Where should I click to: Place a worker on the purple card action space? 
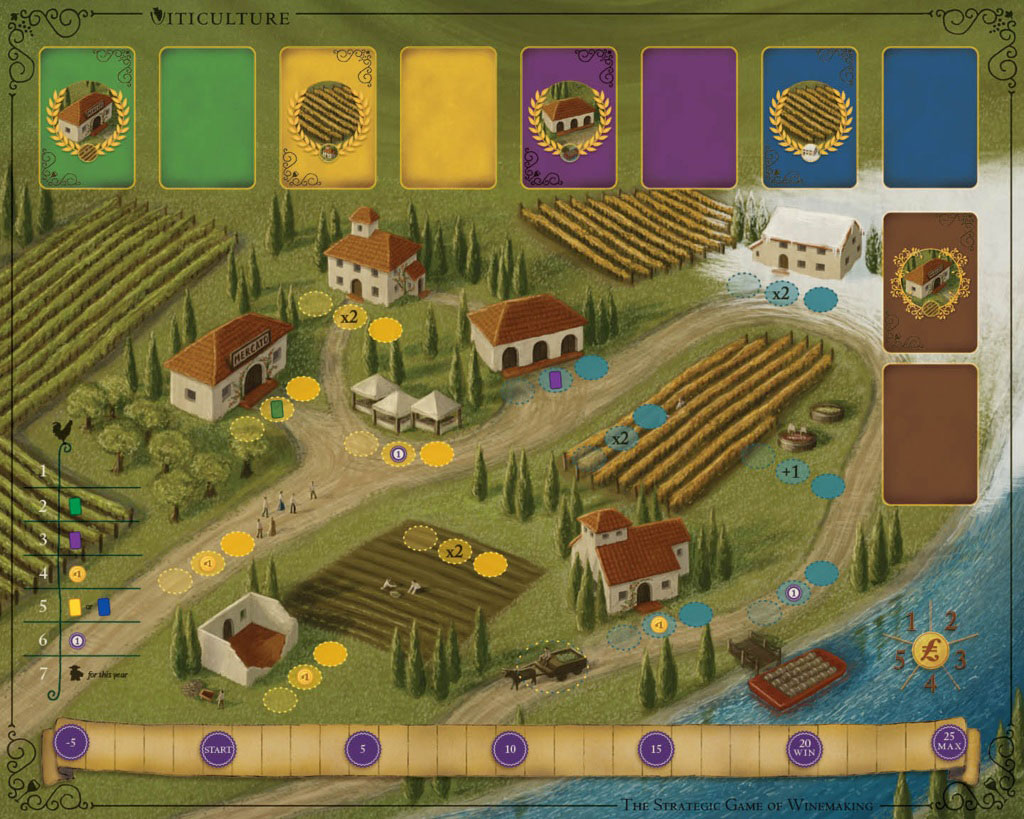click(557, 380)
